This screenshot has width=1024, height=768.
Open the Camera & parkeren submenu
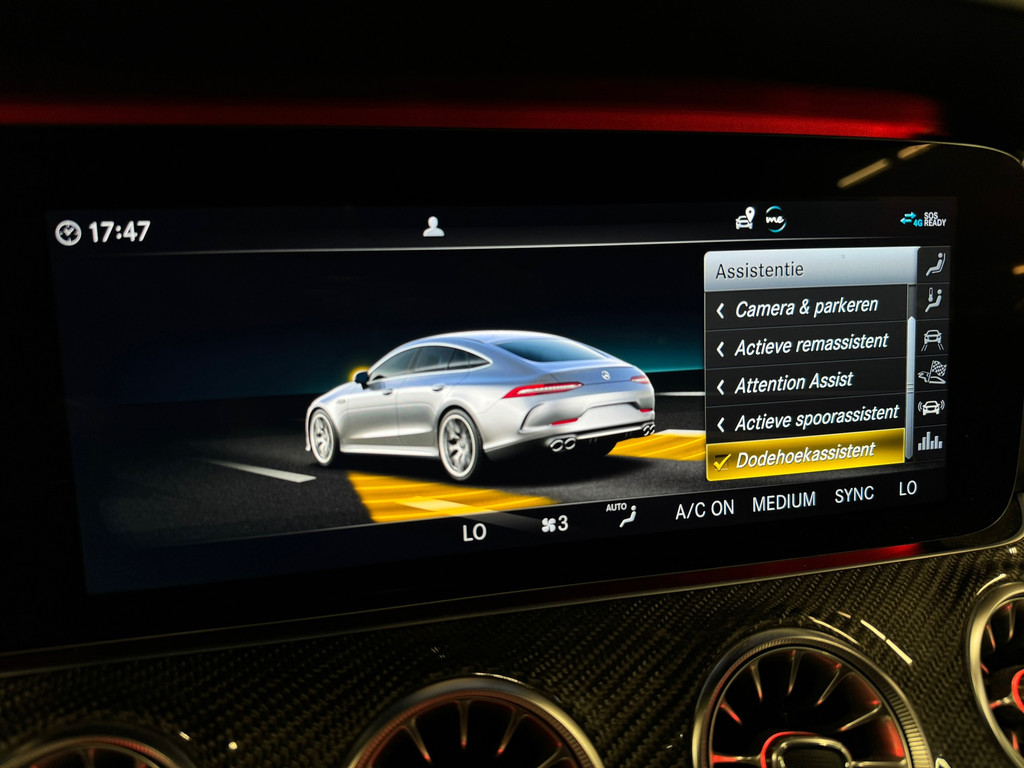[806, 308]
